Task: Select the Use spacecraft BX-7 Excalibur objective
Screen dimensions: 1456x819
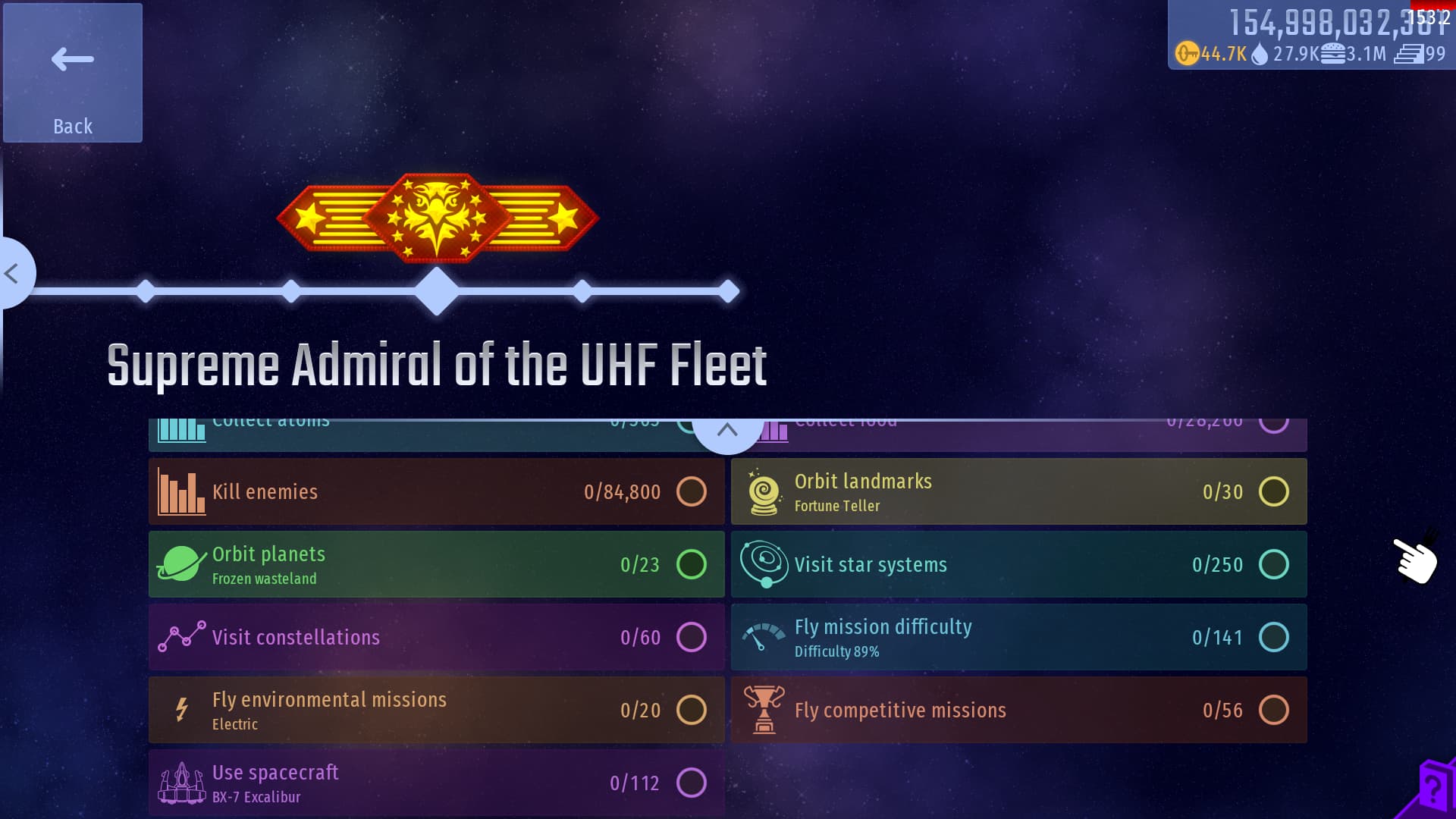Action: pyautogui.click(x=436, y=783)
